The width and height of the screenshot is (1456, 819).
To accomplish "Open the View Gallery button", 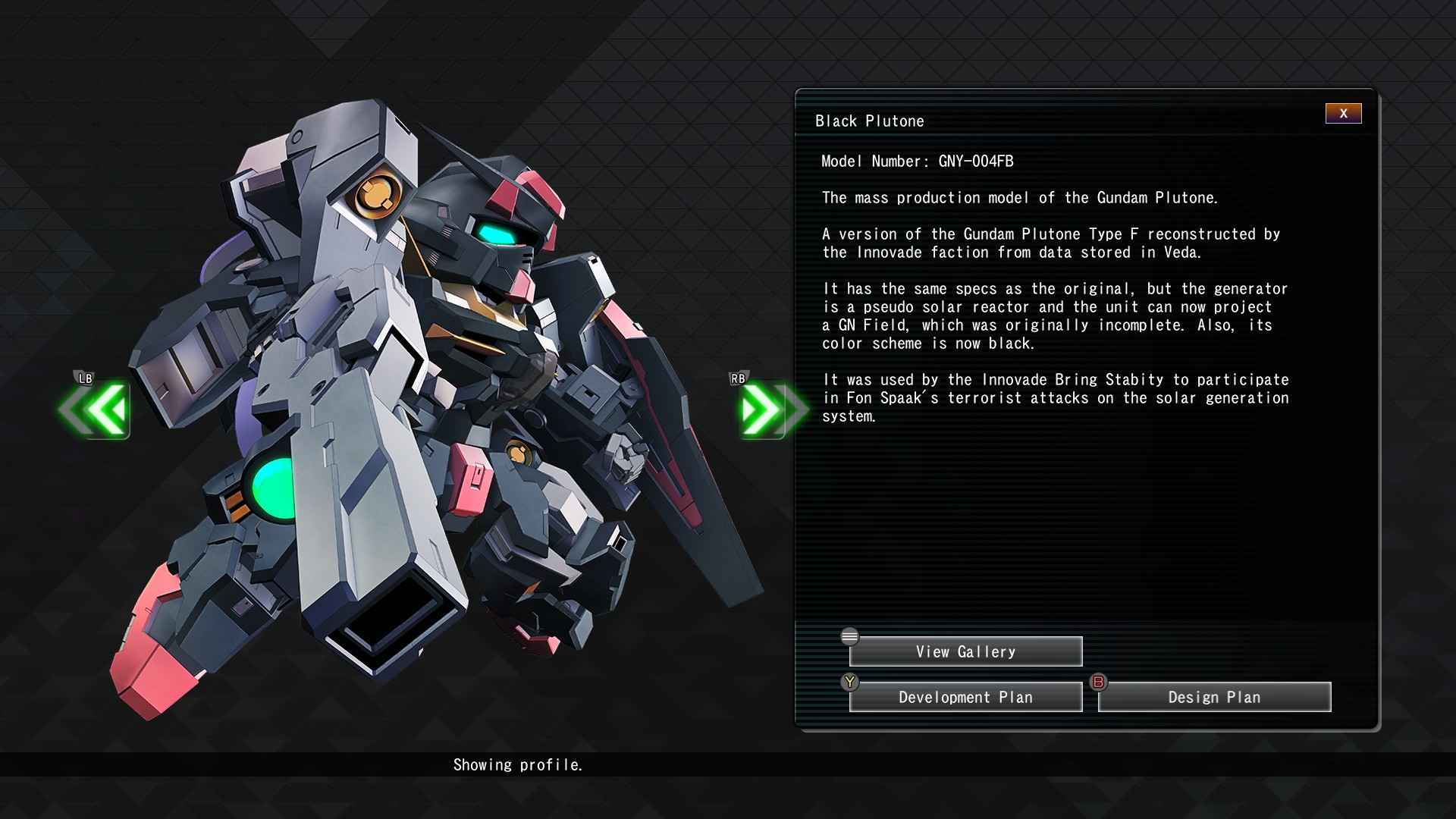I will coord(965,652).
